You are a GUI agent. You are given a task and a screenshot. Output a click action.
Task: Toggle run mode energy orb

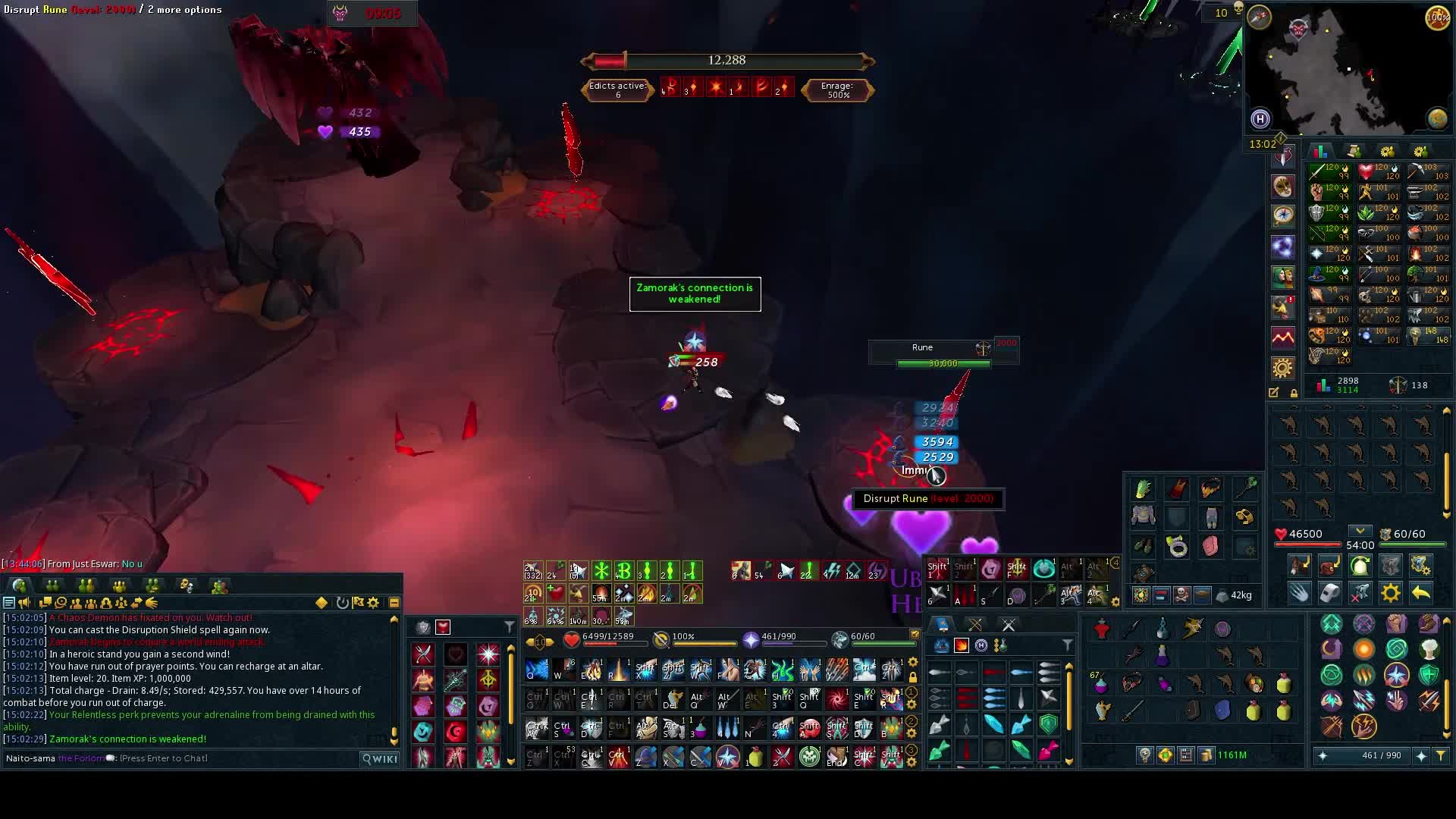1437,17
